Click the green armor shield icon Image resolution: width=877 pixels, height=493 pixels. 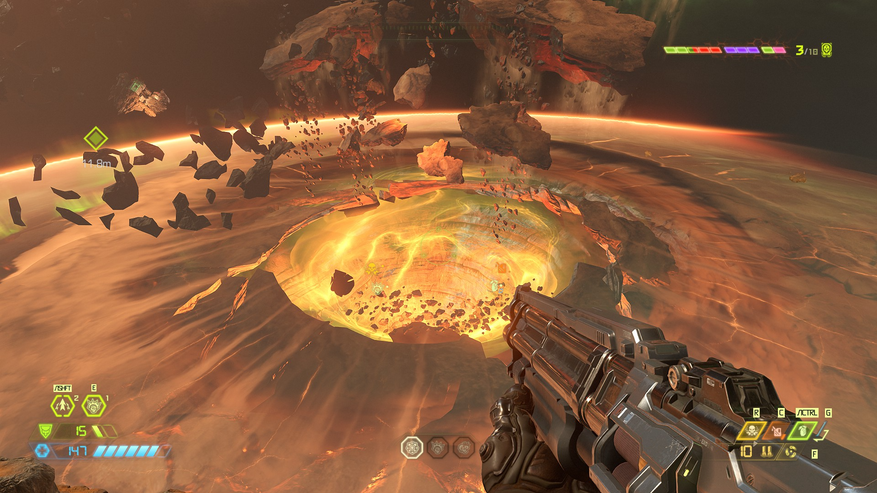pyautogui.click(x=45, y=430)
